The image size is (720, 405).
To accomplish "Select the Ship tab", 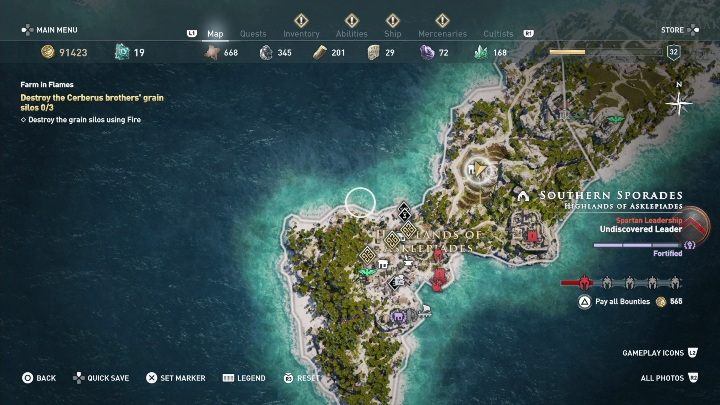I will coord(393,33).
